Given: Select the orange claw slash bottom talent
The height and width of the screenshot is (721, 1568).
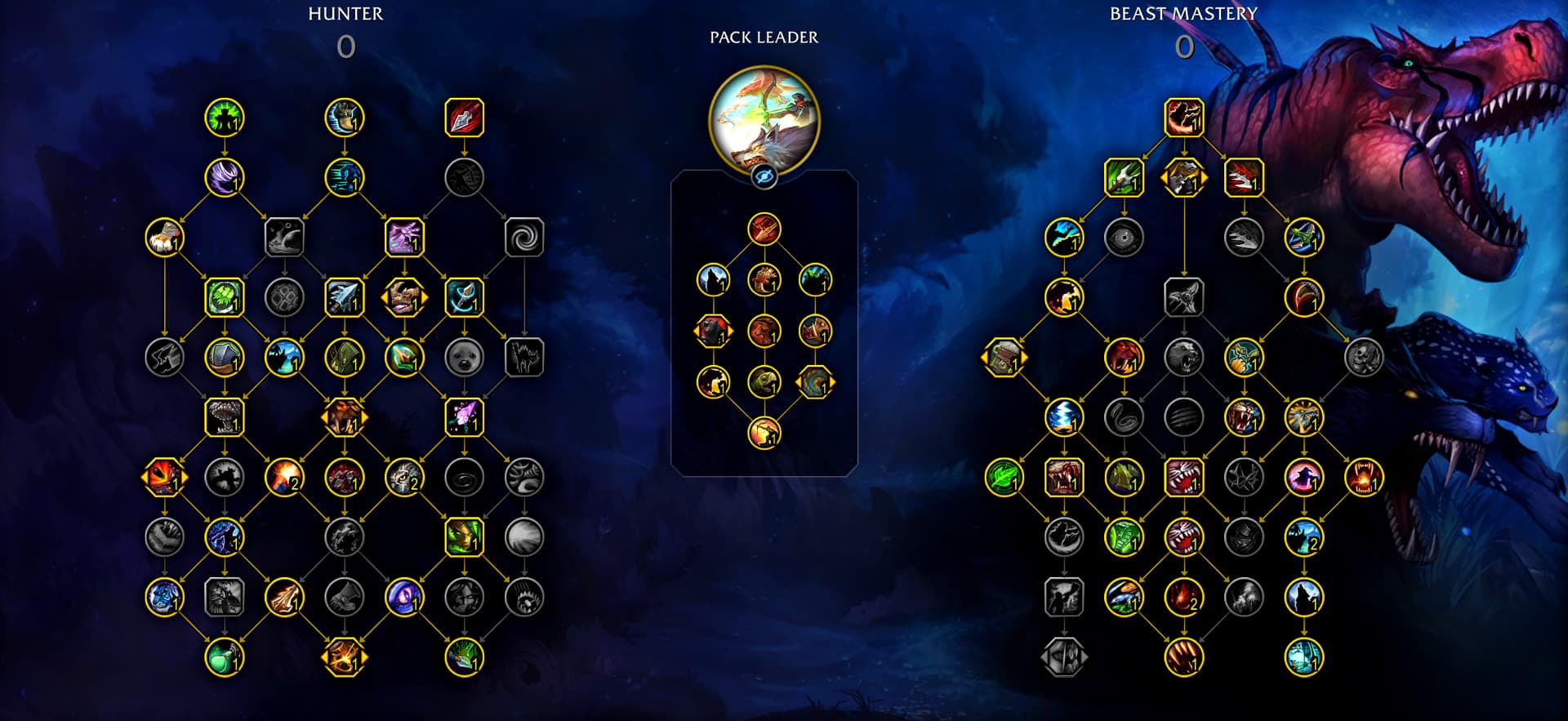Looking at the screenshot, I should [x=1183, y=657].
